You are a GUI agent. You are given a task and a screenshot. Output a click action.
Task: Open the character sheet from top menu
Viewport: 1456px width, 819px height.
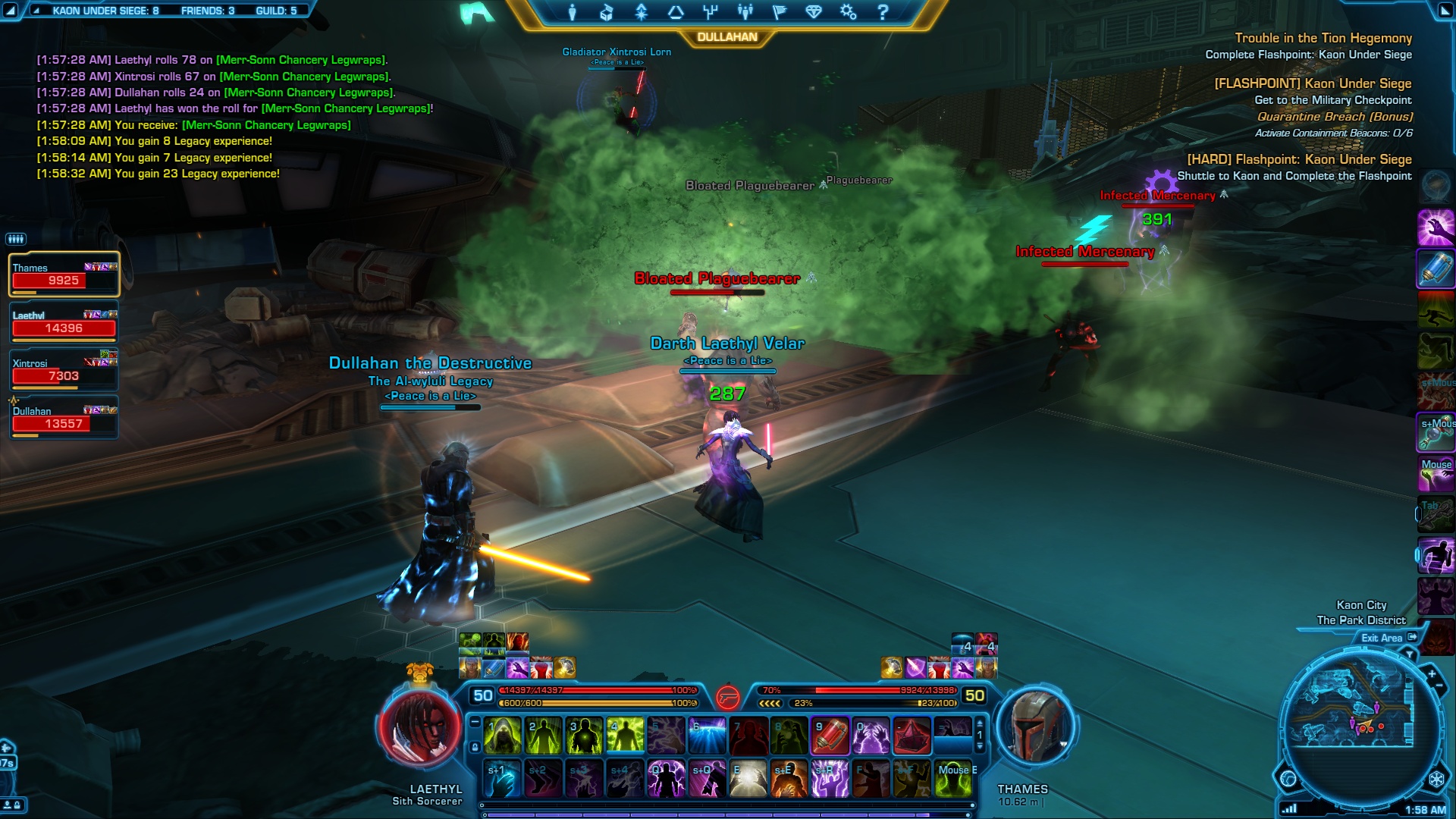pyautogui.click(x=573, y=12)
